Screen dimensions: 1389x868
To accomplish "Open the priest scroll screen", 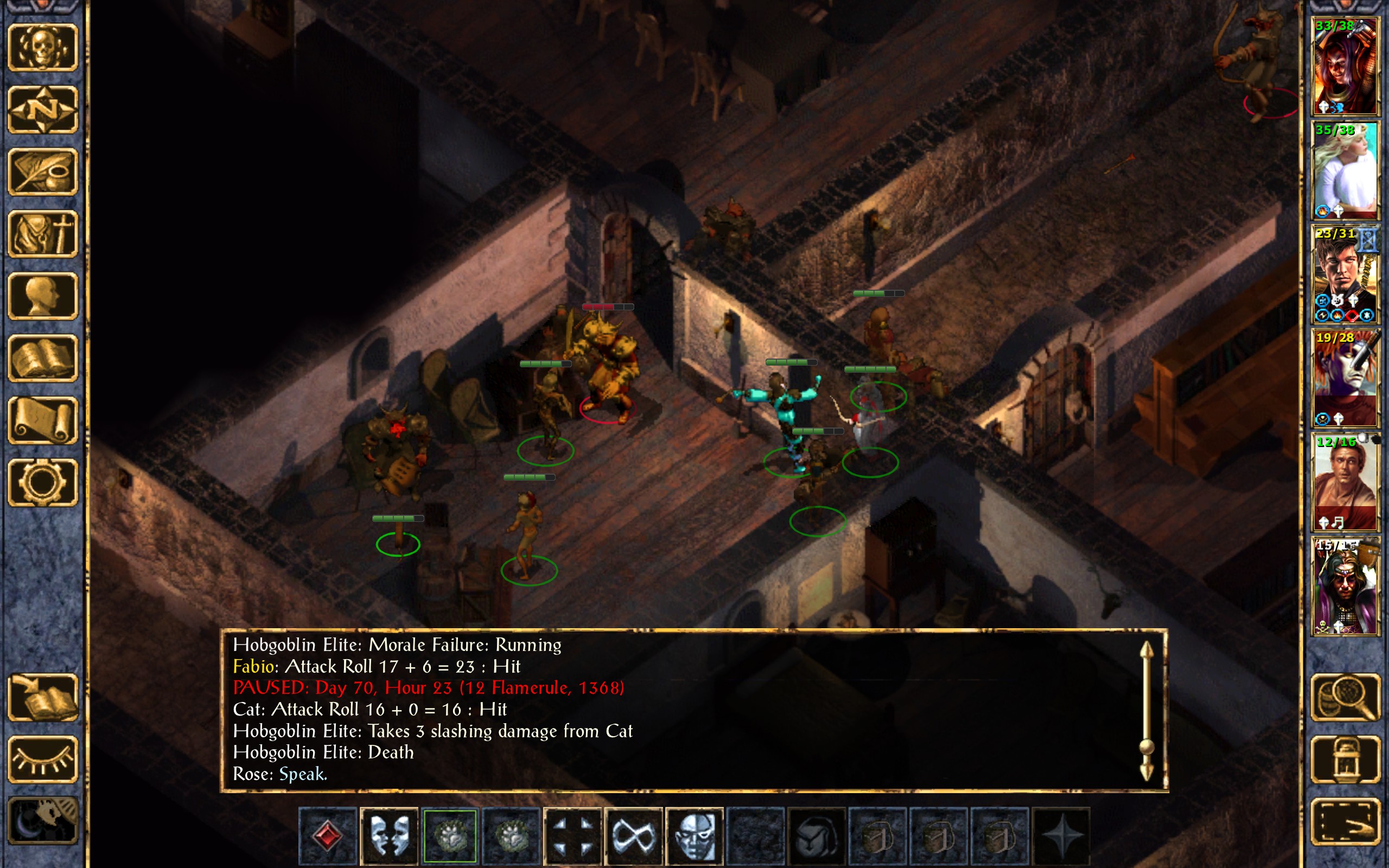I will 42,420.
